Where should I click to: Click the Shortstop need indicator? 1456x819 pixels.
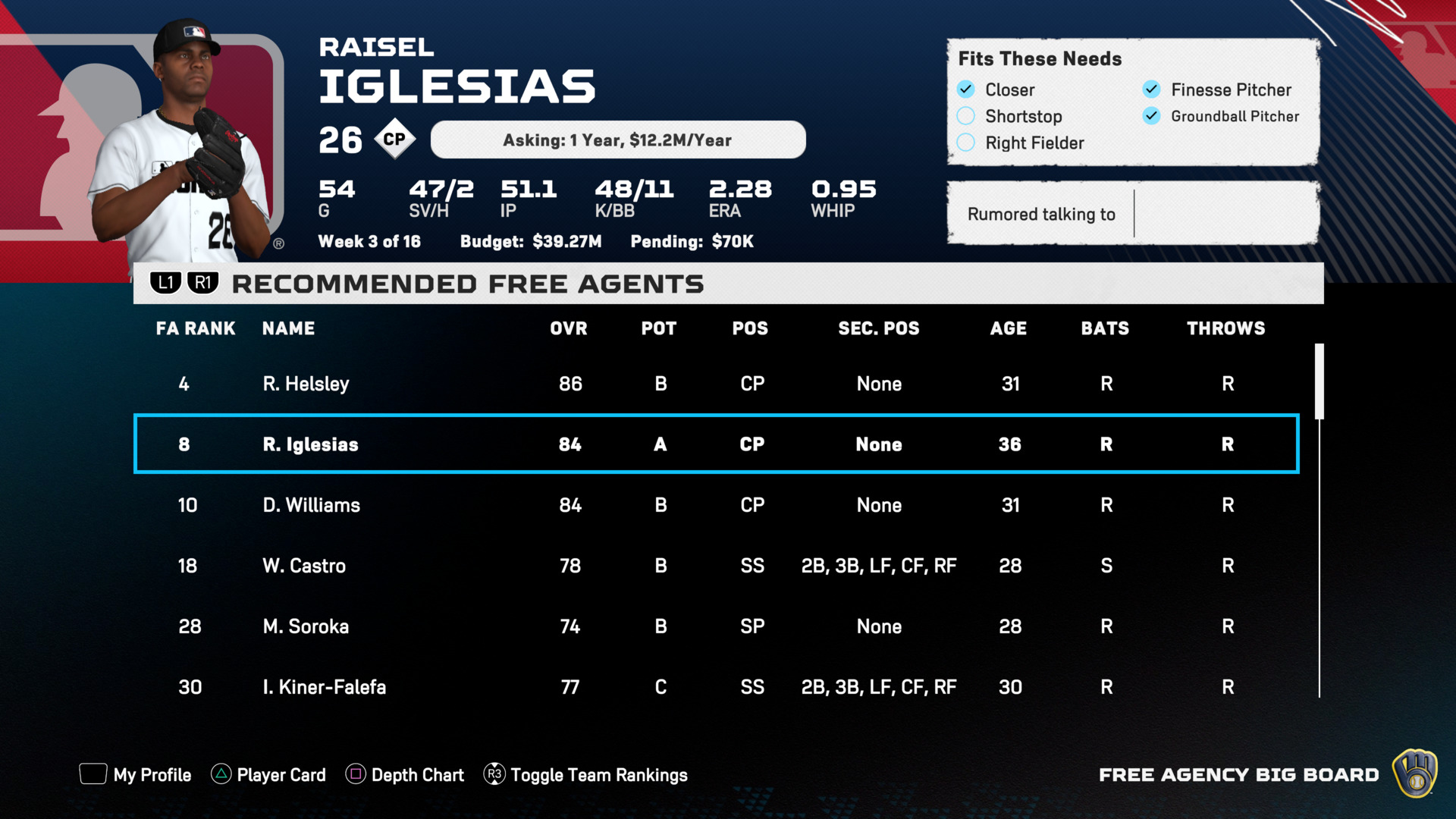pos(965,116)
